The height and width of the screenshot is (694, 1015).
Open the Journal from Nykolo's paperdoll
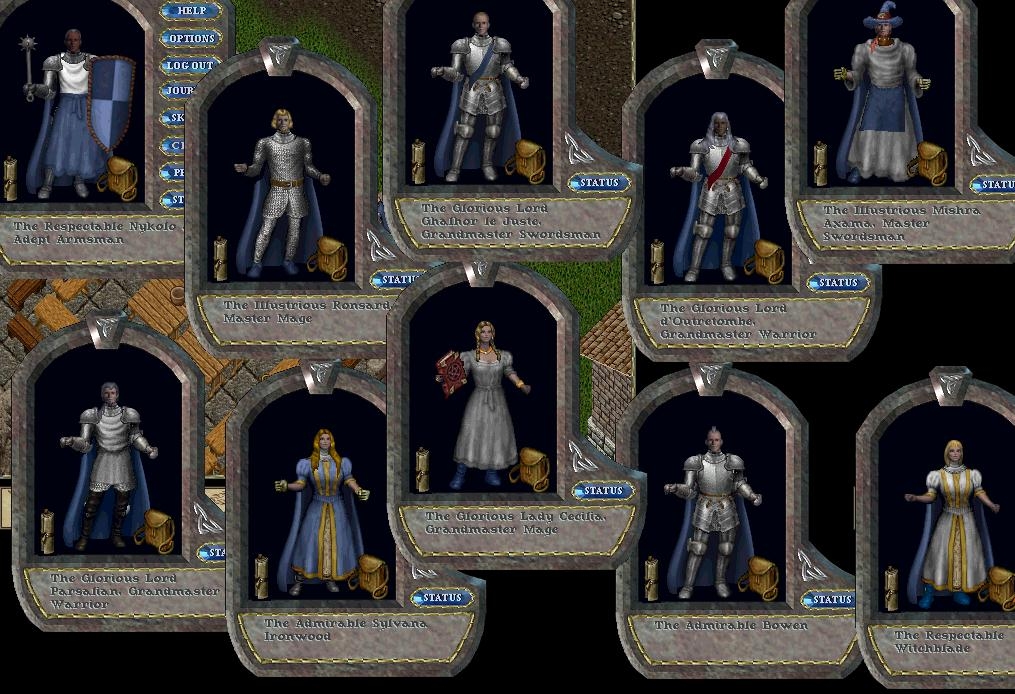point(180,91)
